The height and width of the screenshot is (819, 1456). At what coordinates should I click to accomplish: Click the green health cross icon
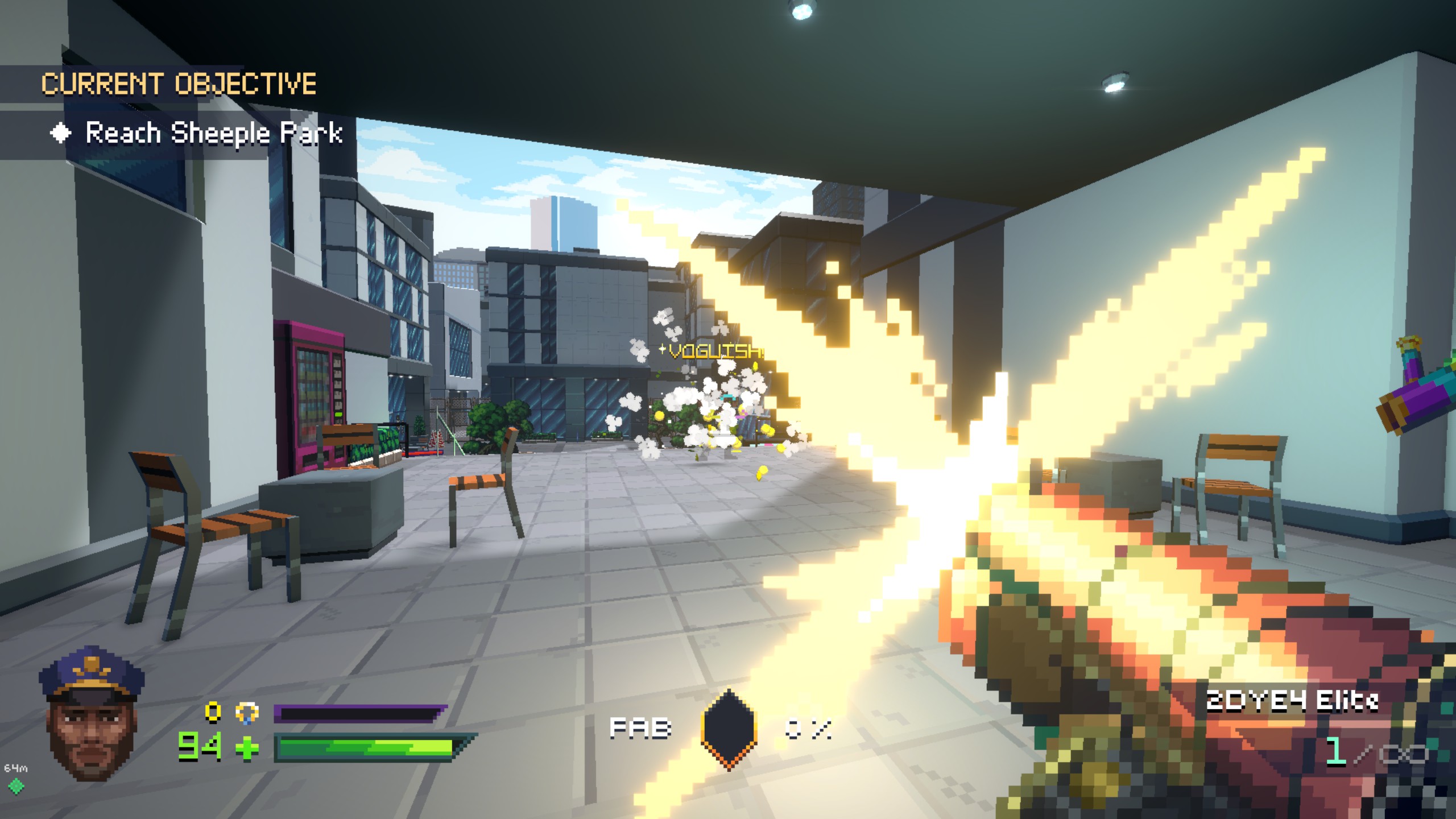coord(247,748)
